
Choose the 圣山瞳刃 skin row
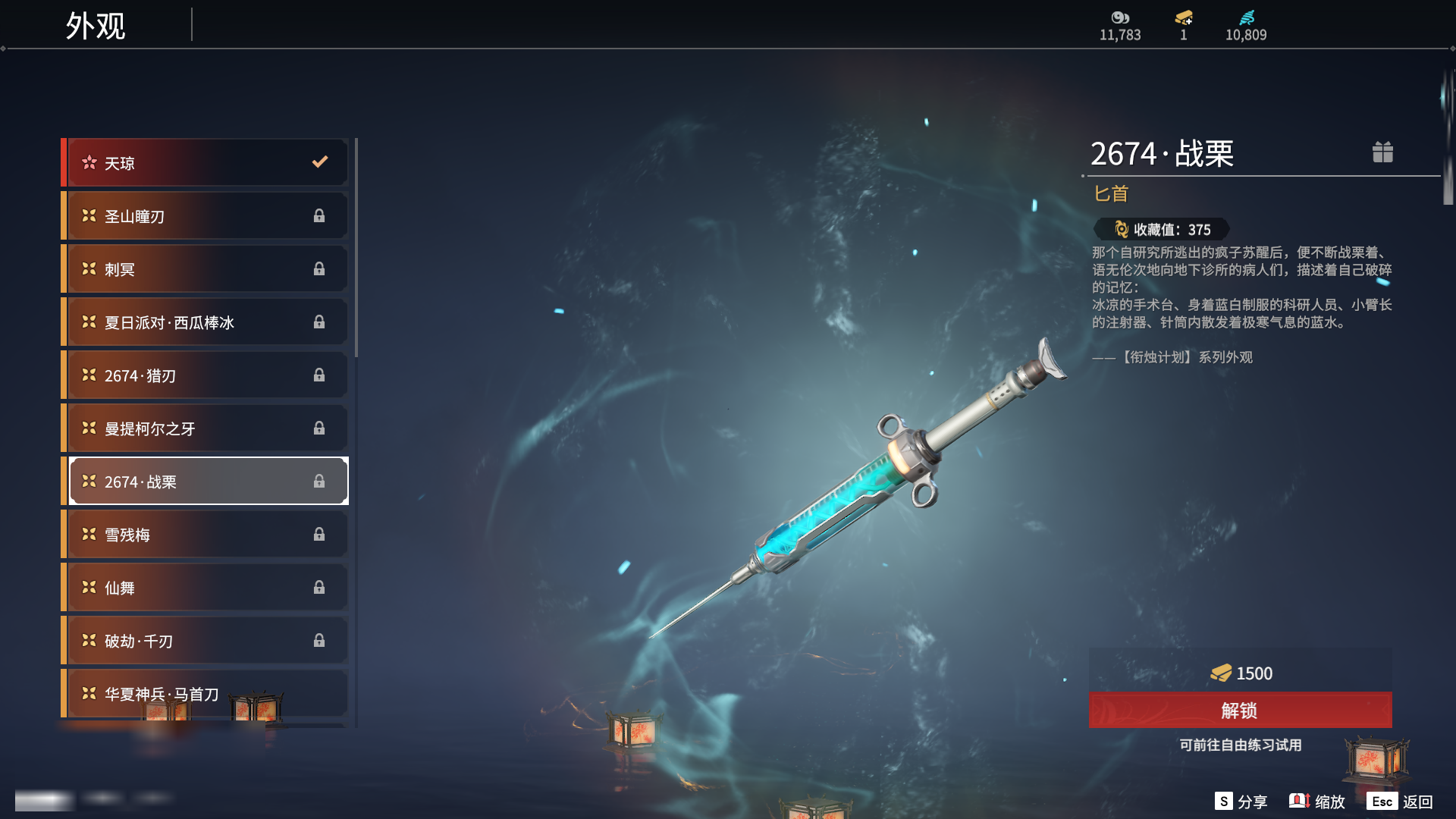(x=206, y=216)
